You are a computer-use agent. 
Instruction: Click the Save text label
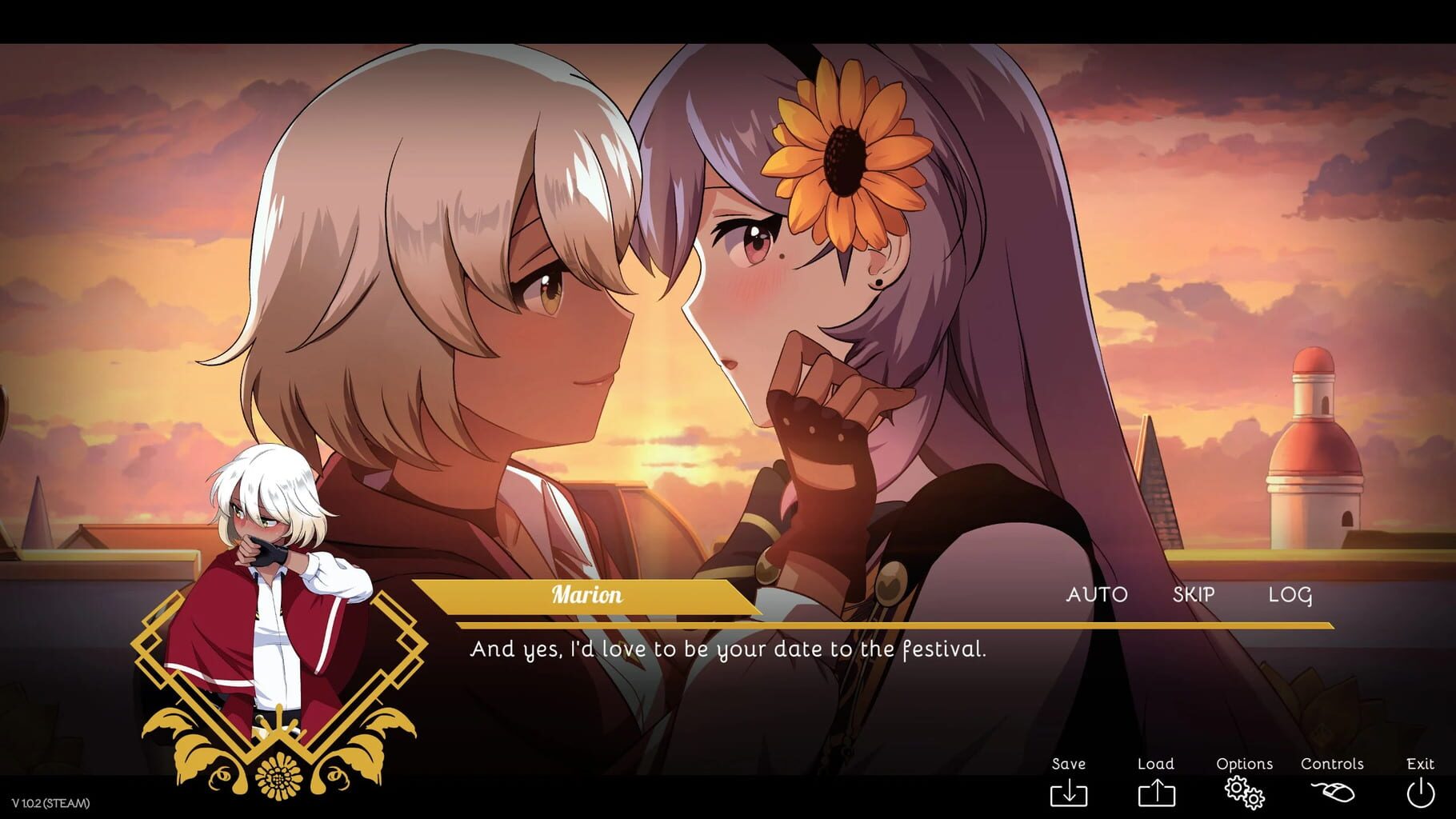coord(1069,764)
